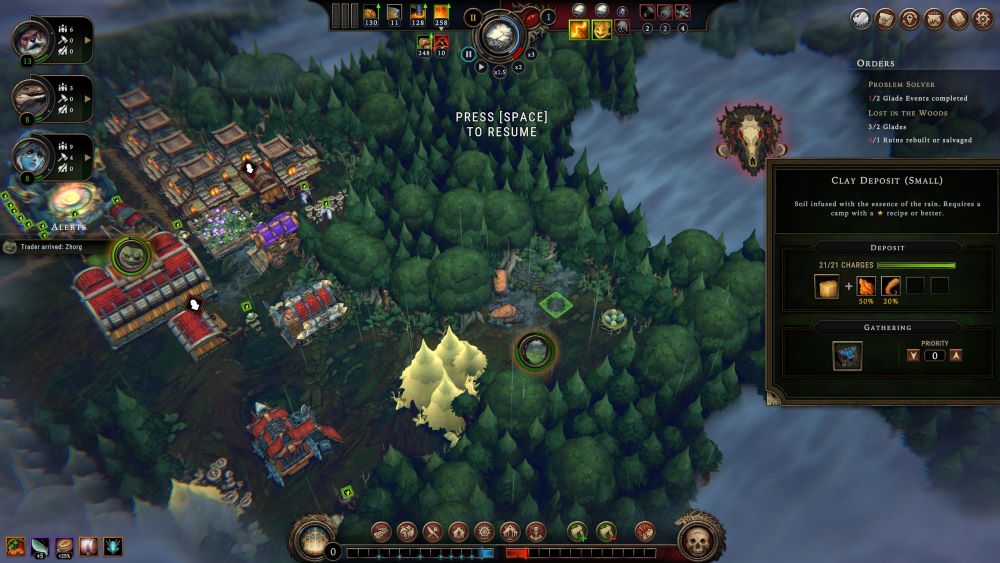Viewport: 1000px width, 563px height.
Task: Set game speed to x3
Action: coord(531,55)
